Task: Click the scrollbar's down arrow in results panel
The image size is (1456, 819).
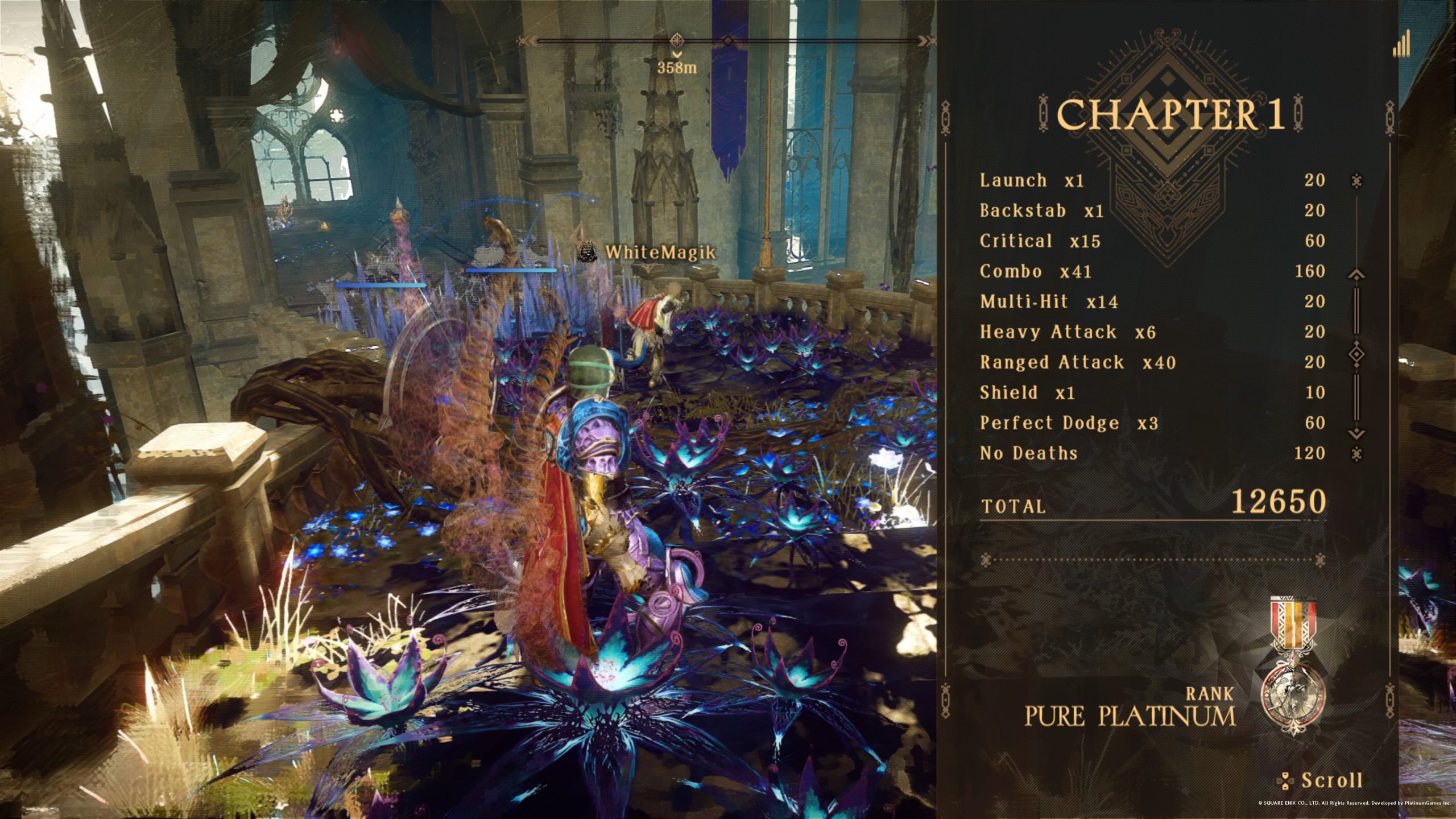Action: (x=1356, y=433)
